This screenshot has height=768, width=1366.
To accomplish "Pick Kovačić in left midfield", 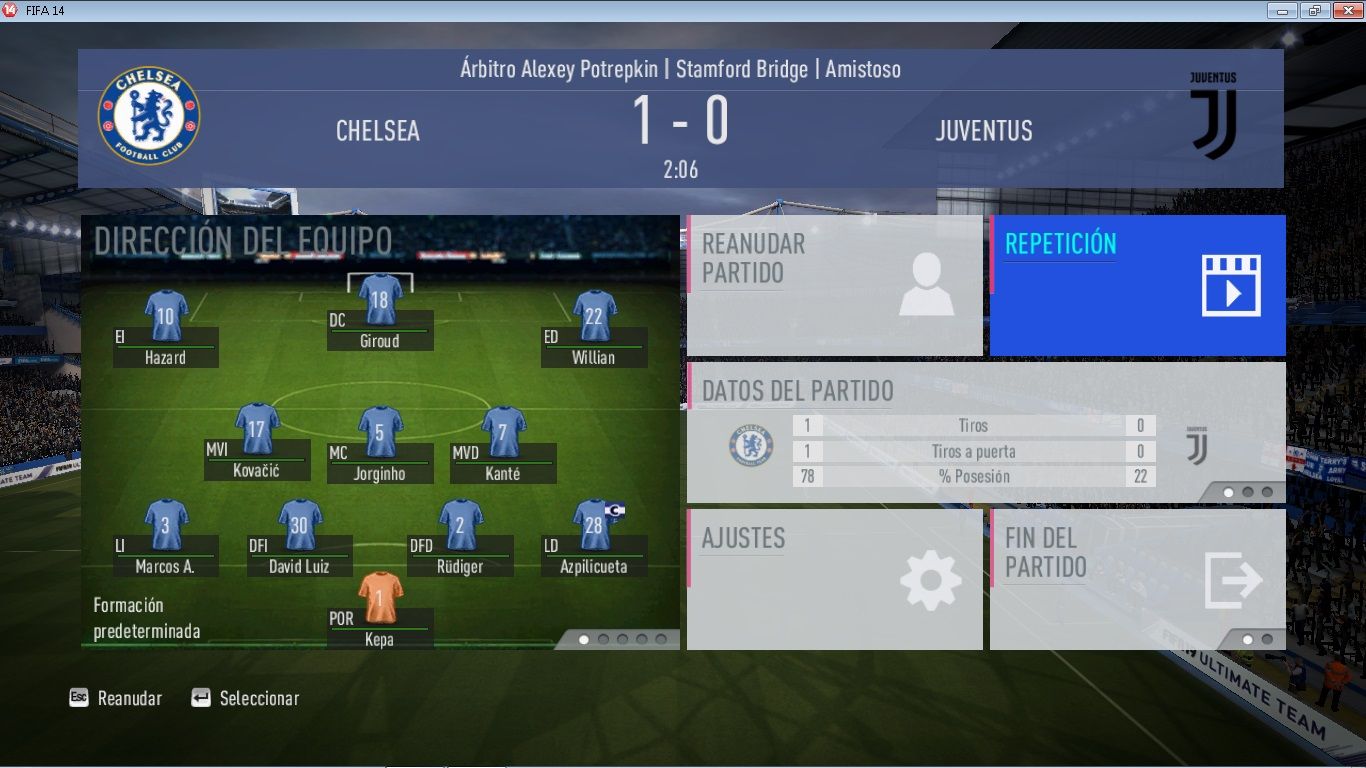I will coord(257,430).
